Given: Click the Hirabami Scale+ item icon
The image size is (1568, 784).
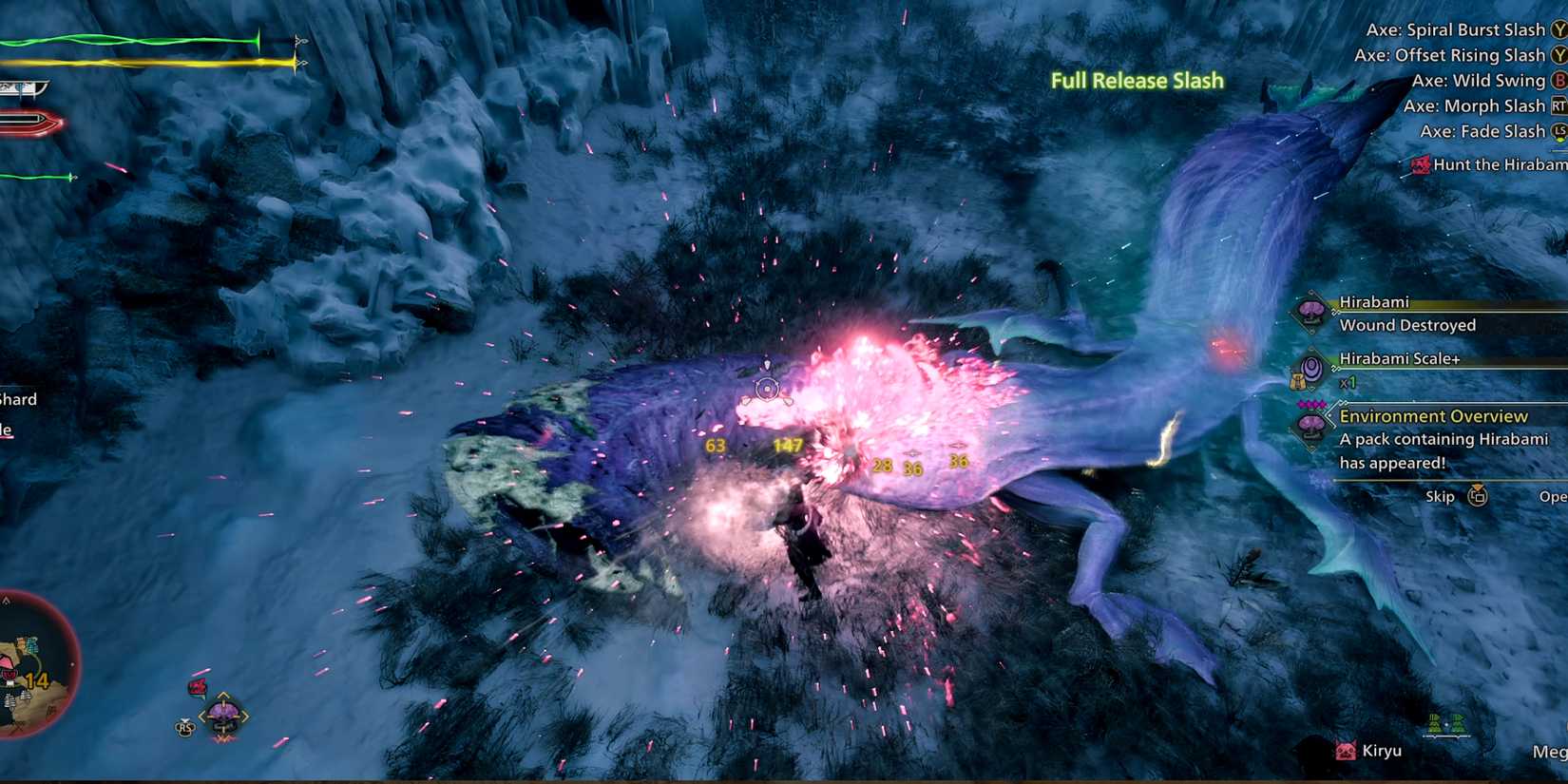Looking at the screenshot, I should coord(1312,370).
